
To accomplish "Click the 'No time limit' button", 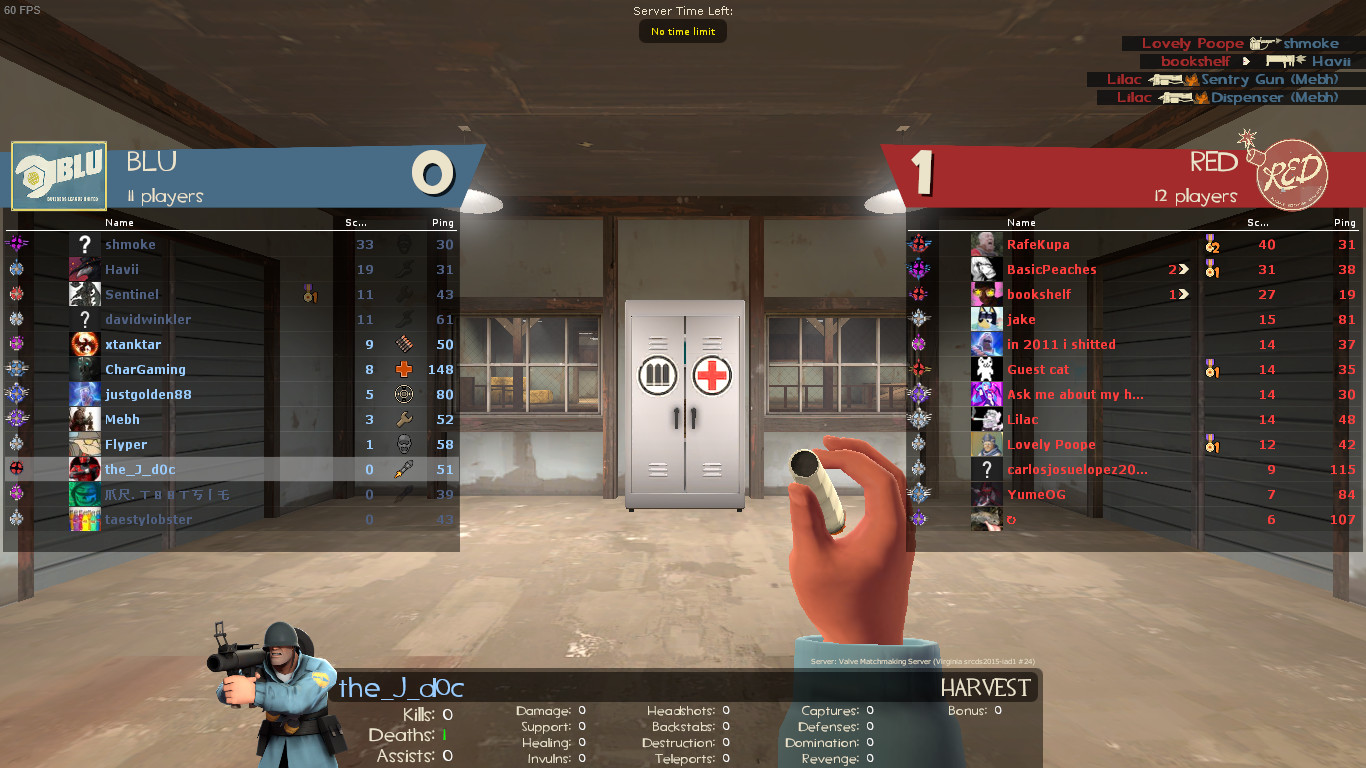I will click(682, 31).
